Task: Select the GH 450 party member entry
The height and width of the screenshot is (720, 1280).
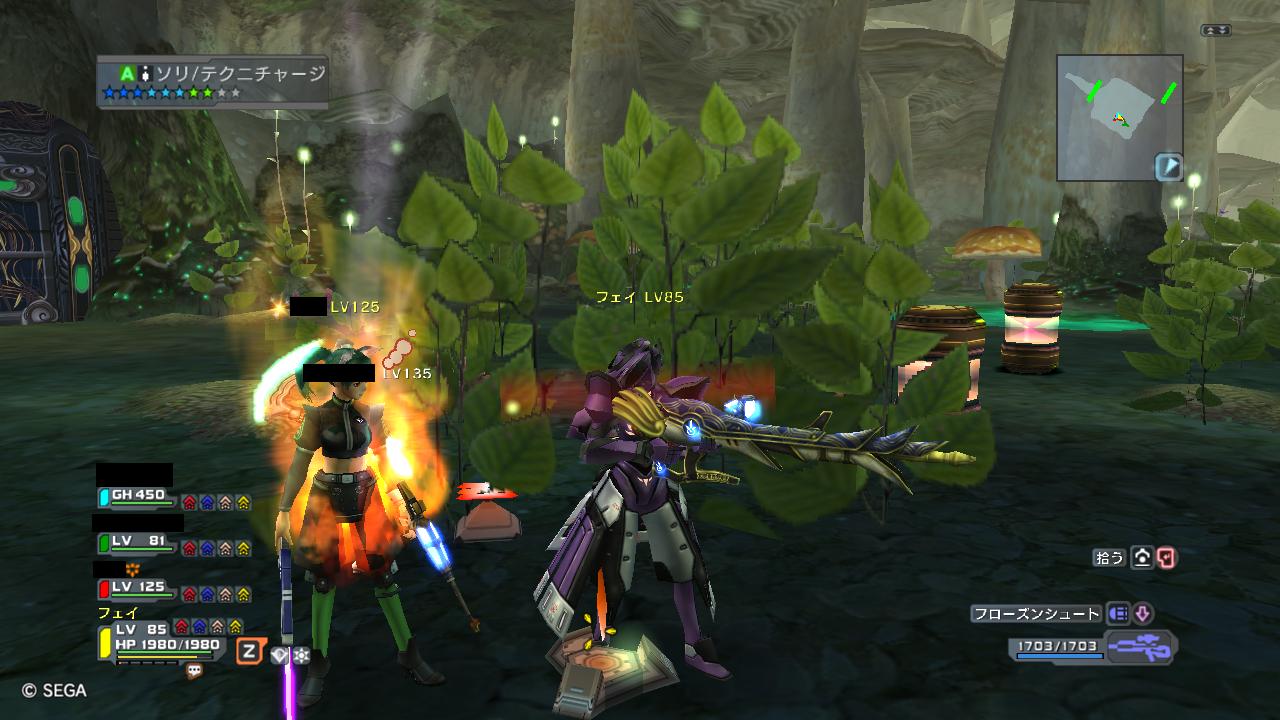Action: click(x=137, y=496)
